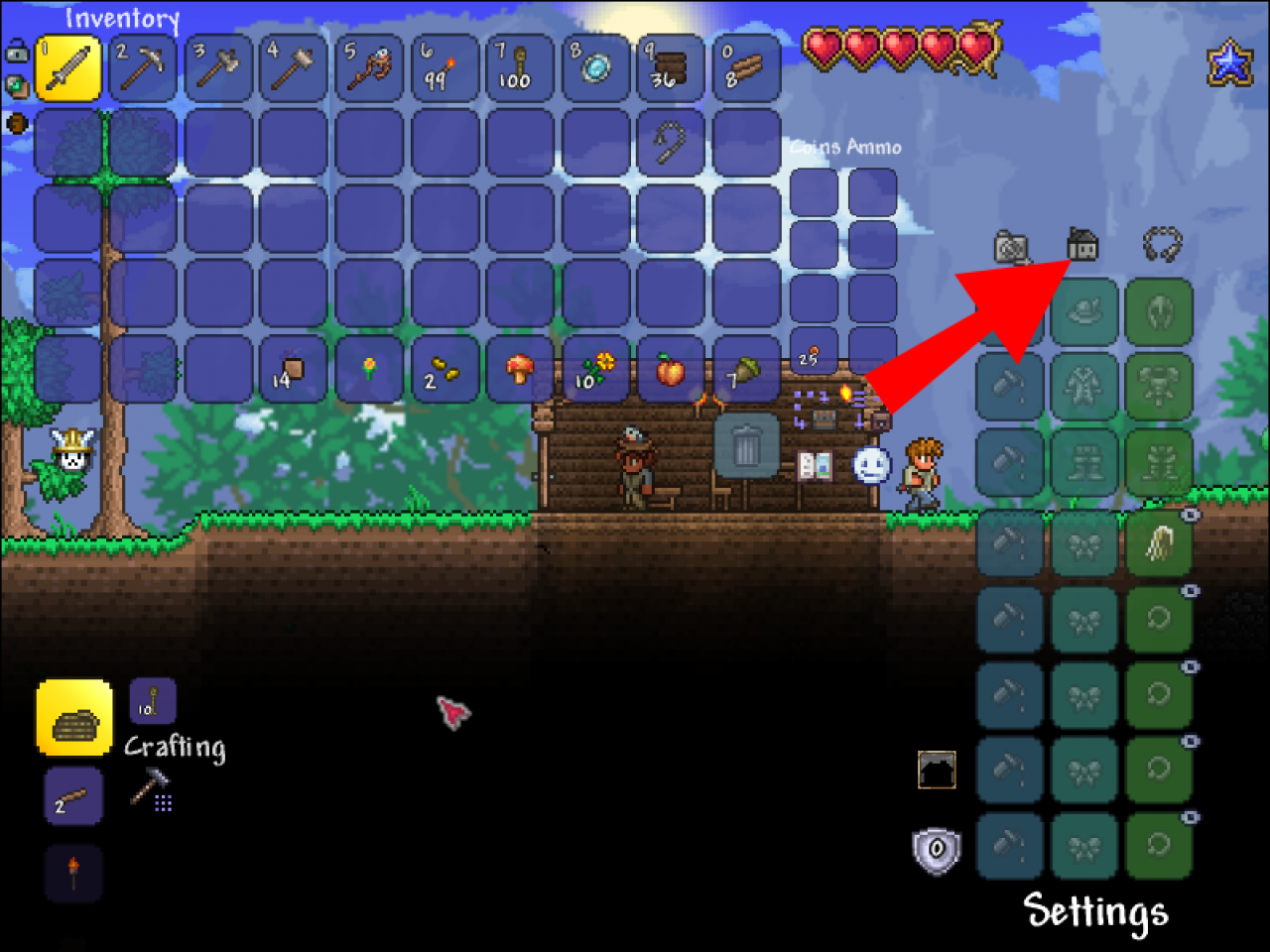Screen dimensions: 1270x952
Task: Click the minimap frame icon above the shield
Action: [x=935, y=769]
